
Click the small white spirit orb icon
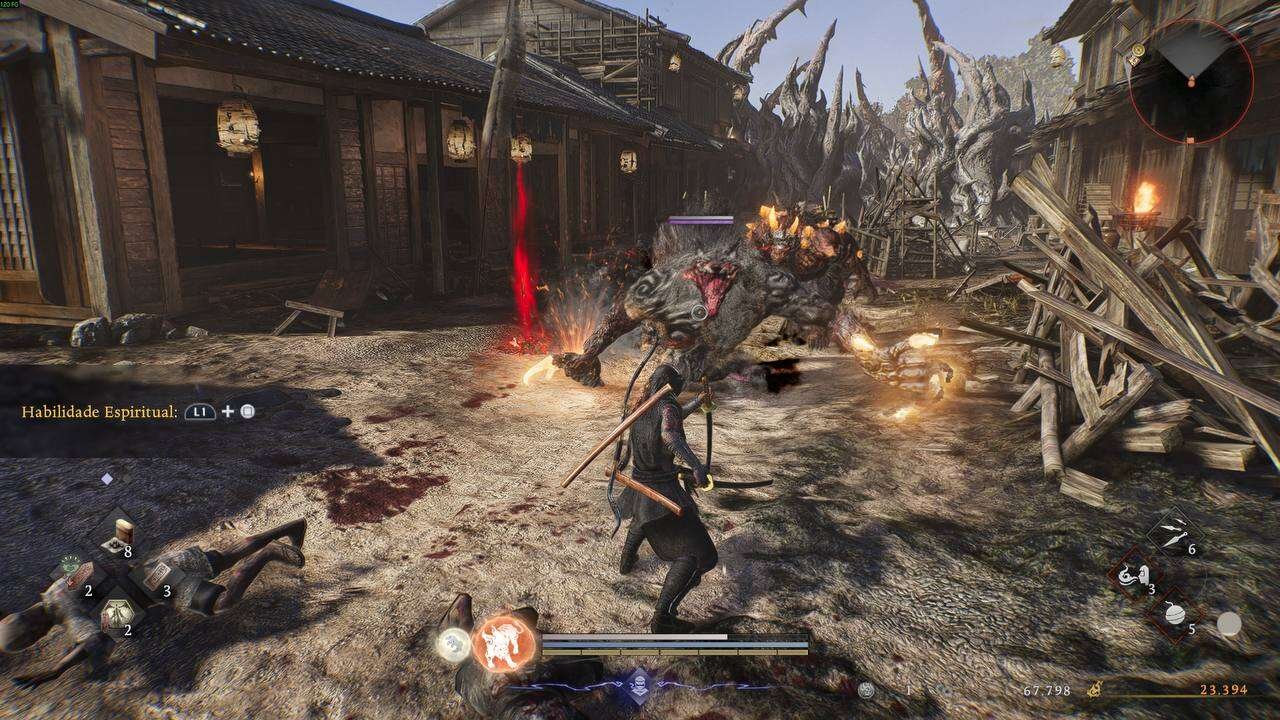click(453, 645)
